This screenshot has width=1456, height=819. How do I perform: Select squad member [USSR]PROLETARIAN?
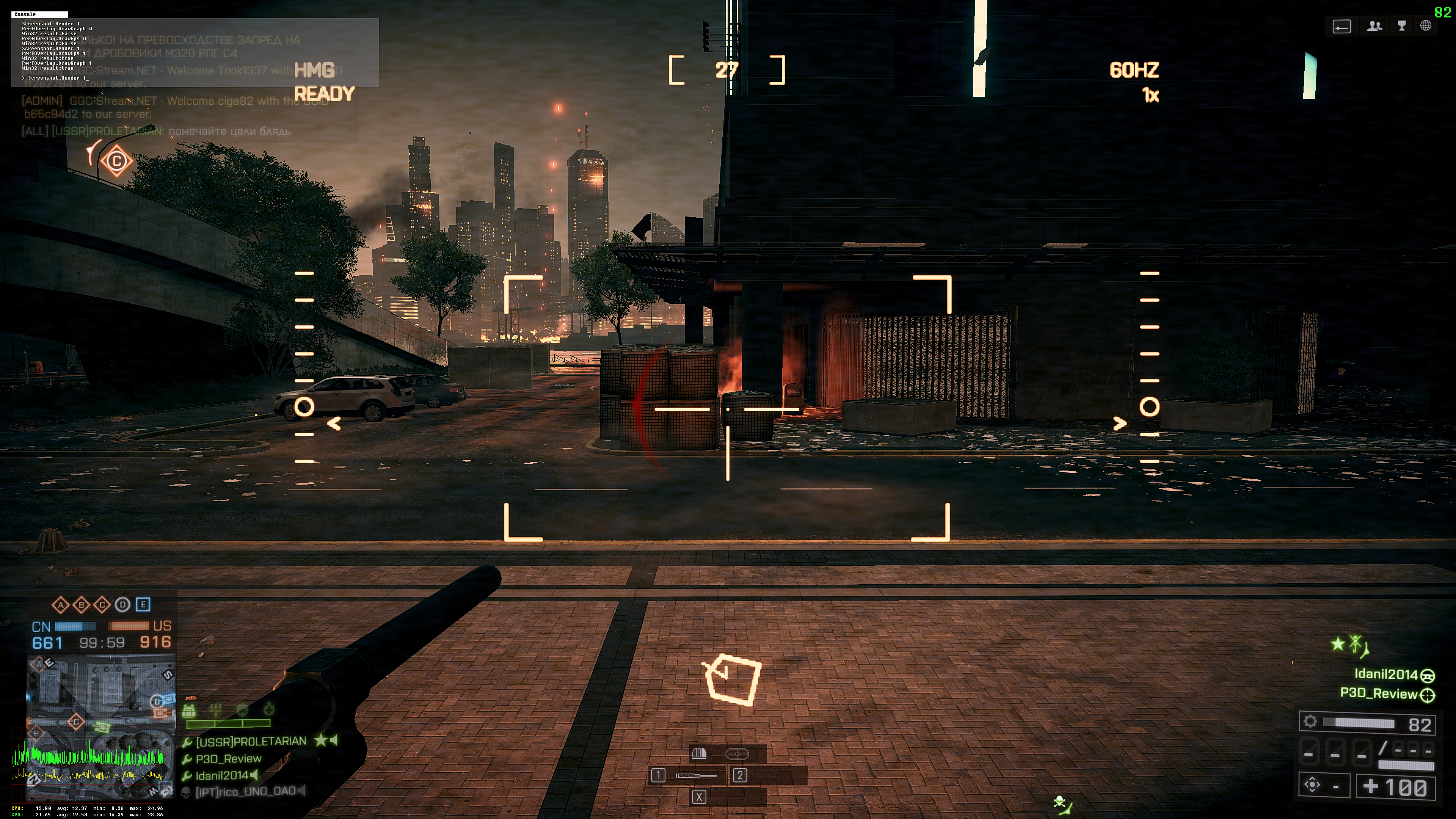click(x=251, y=741)
